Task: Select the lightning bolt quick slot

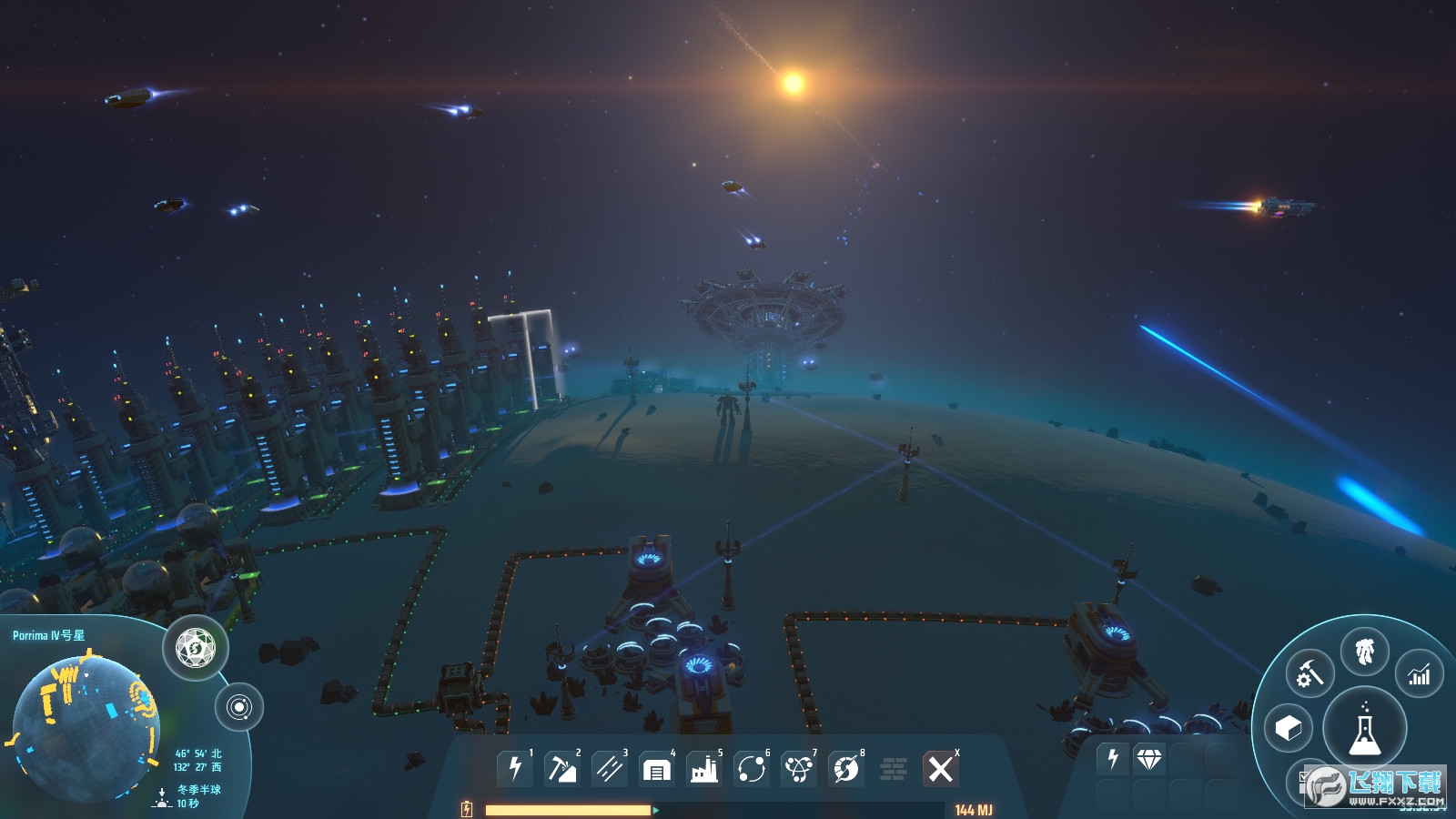Action: pyautogui.click(x=1113, y=758)
